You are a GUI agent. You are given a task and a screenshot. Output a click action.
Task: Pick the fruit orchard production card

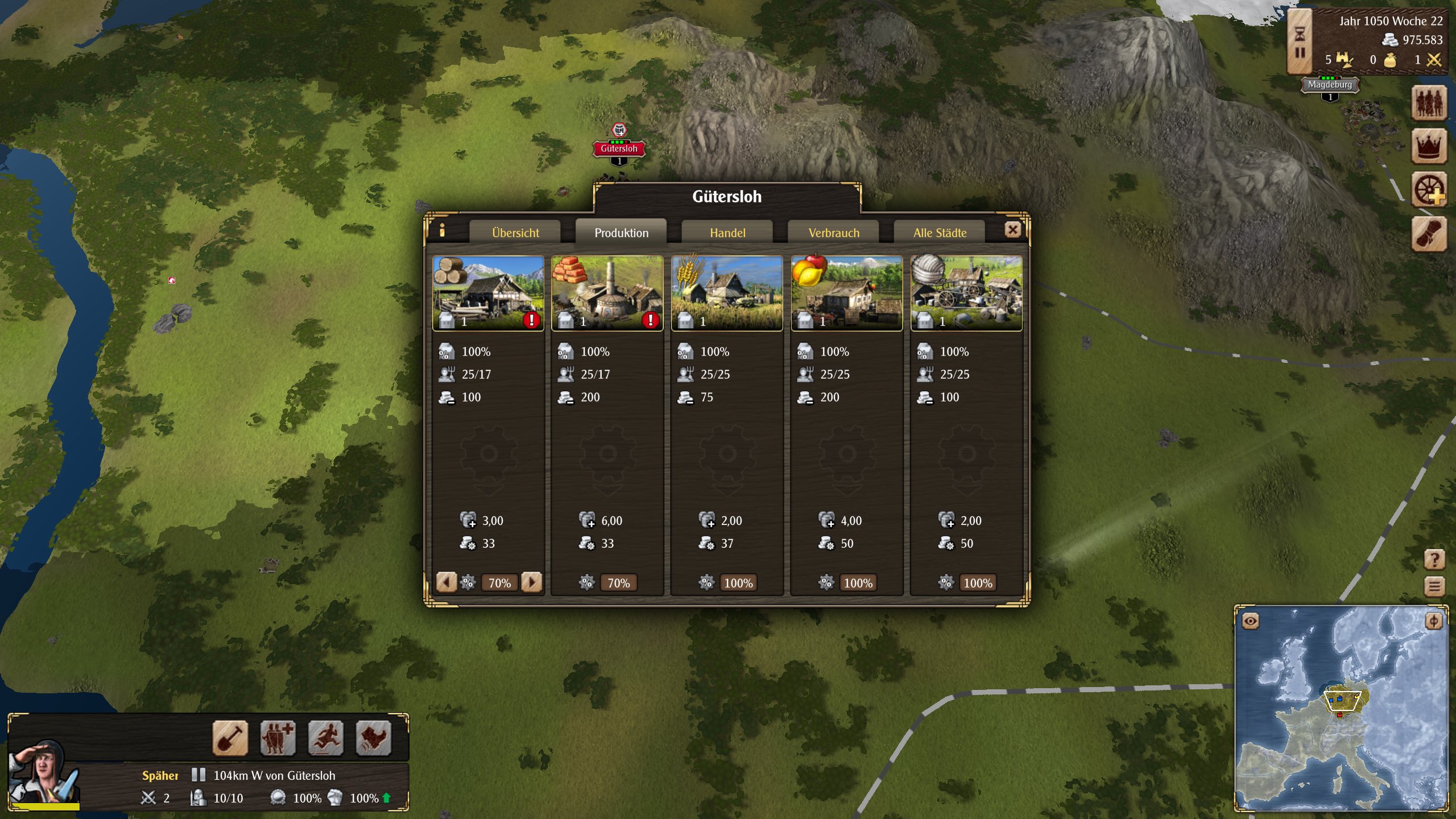point(846,293)
